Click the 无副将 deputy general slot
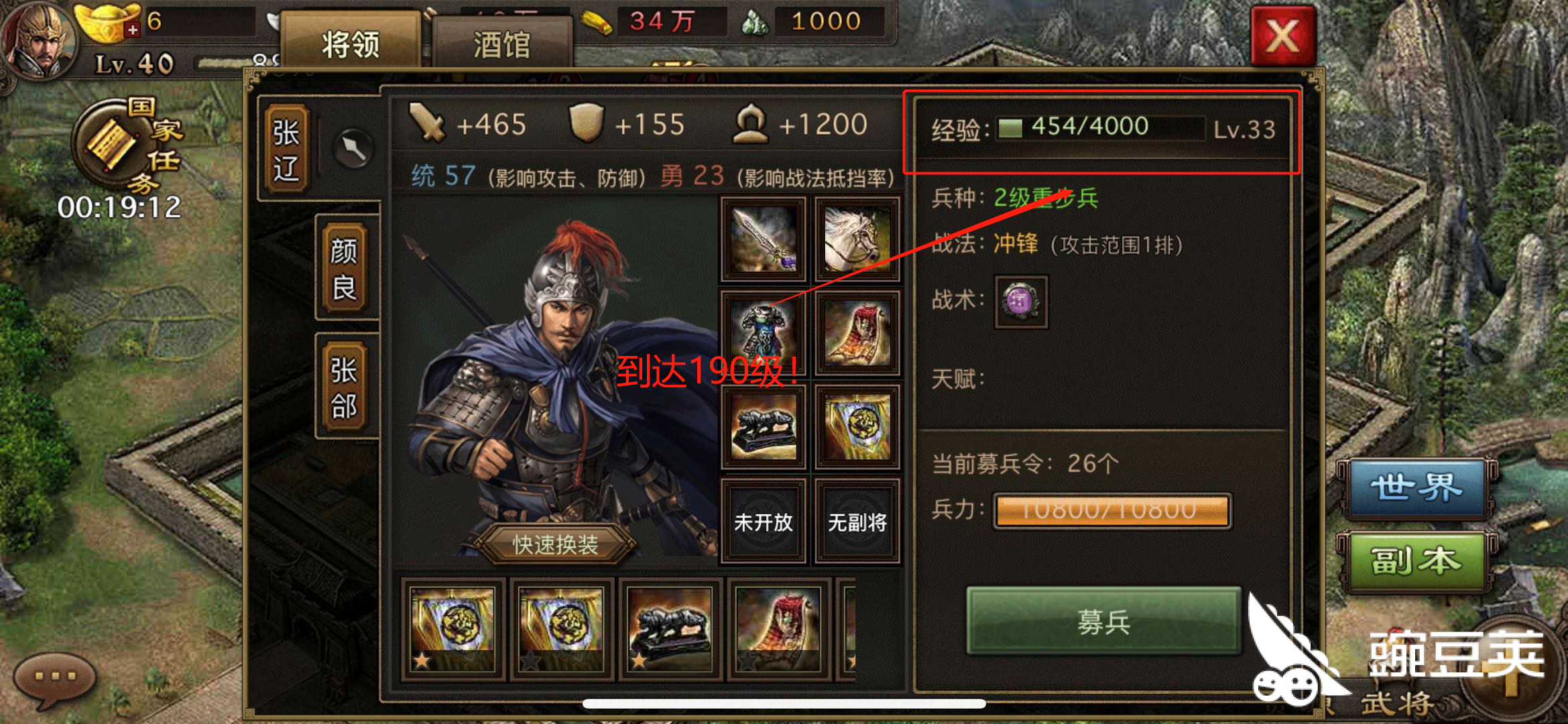Image resolution: width=1568 pixels, height=724 pixels. click(856, 522)
